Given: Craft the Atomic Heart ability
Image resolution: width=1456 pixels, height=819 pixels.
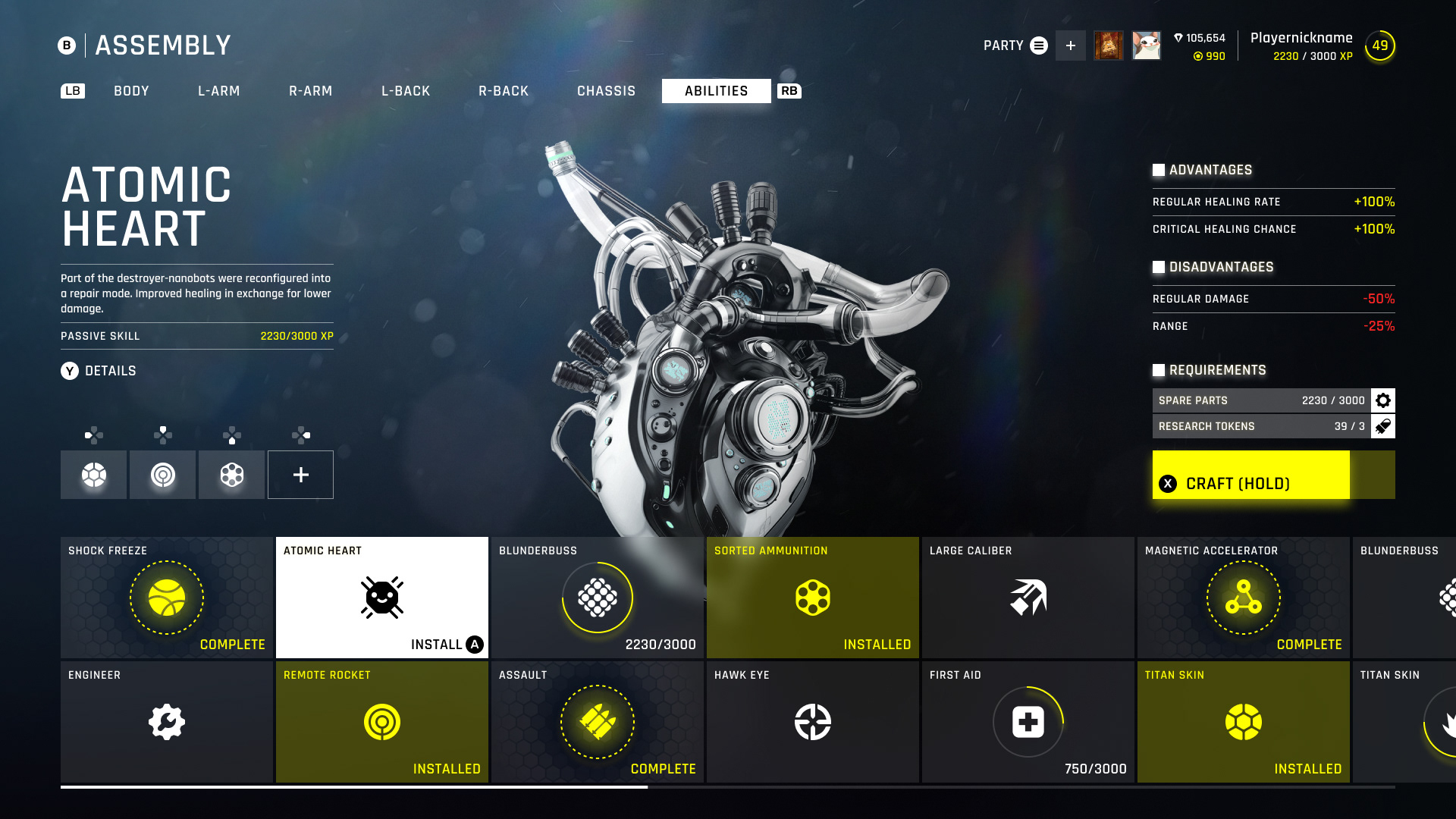Looking at the screenshot, I should (x=1251, y=475).
